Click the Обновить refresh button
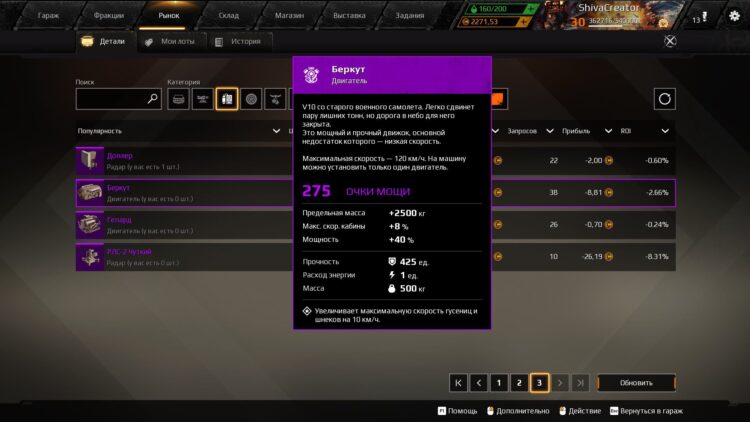Screen dimensions: 750x422 pos(636,382)
